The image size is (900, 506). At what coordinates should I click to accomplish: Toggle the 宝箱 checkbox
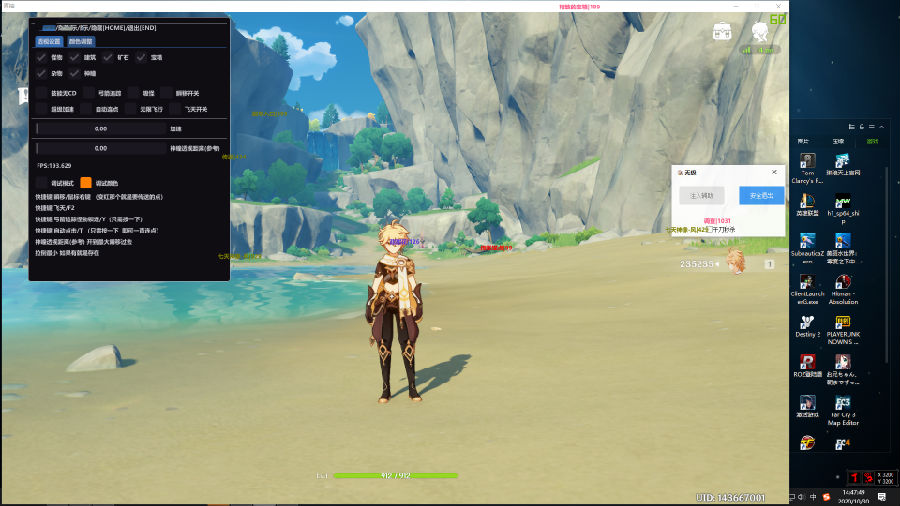[140, 58]
